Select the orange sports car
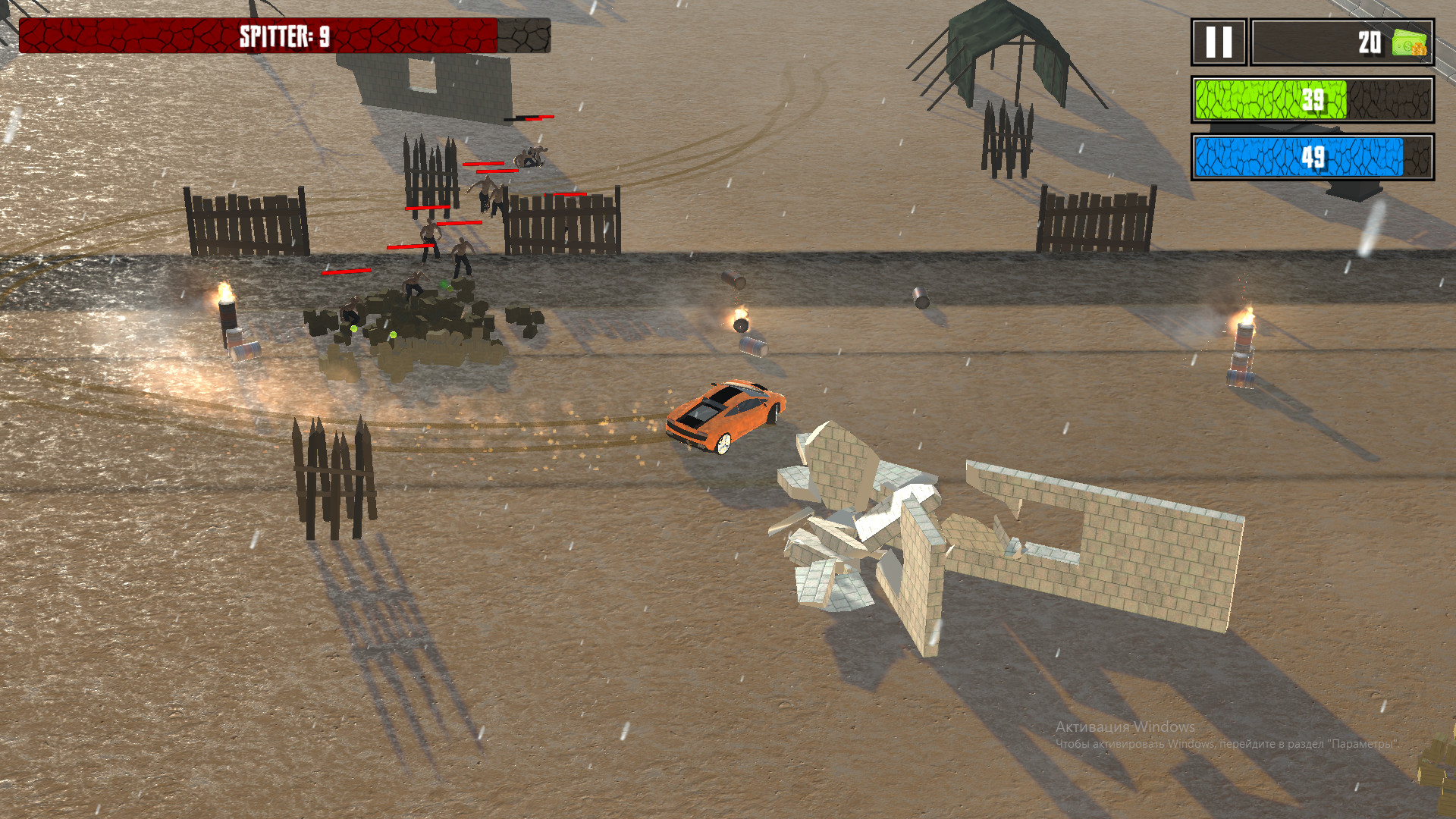The height and width of the screenshot is (819, 1456). 724,417
